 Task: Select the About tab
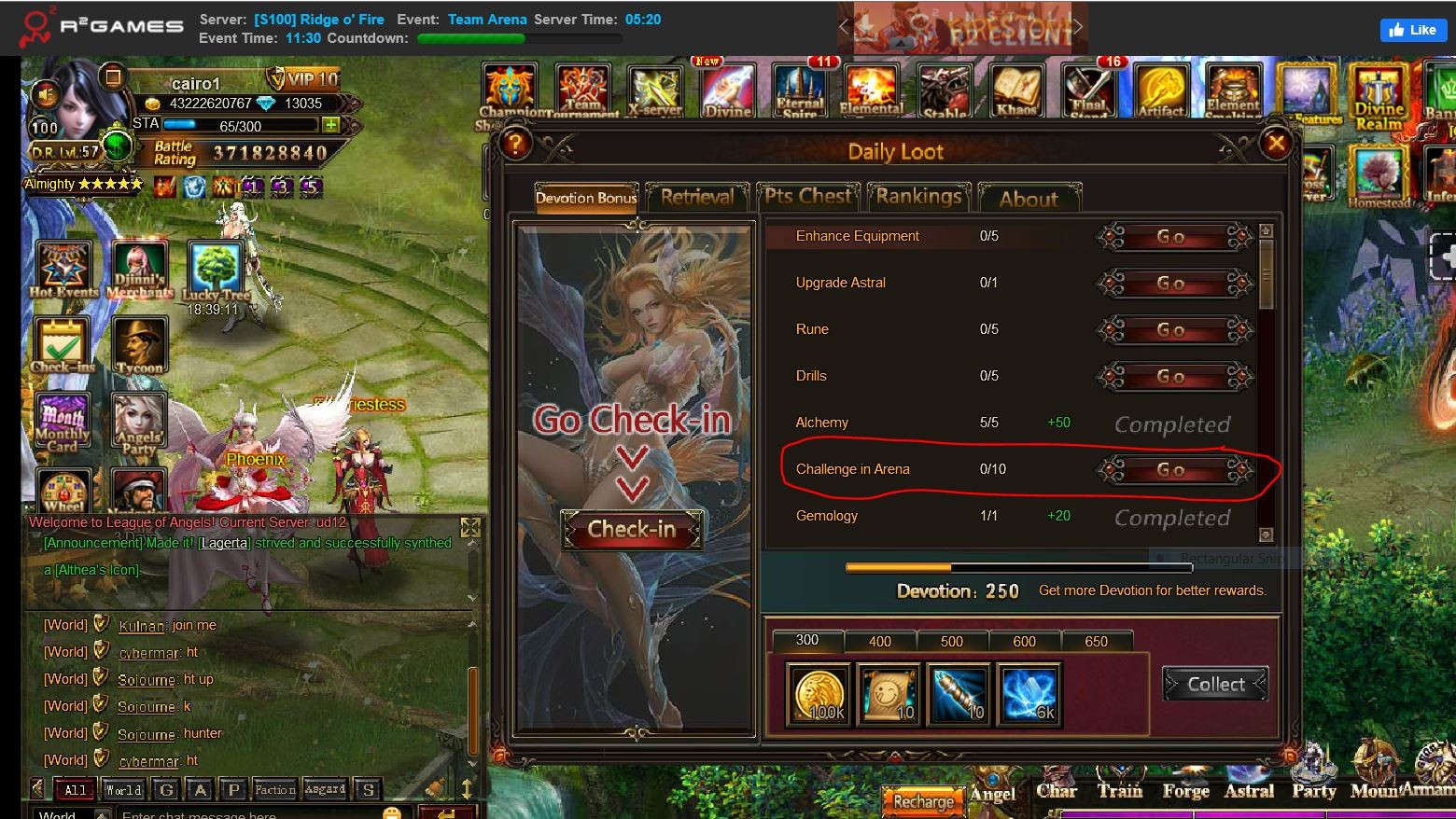pyautogui.click(x=1029, y=199)
